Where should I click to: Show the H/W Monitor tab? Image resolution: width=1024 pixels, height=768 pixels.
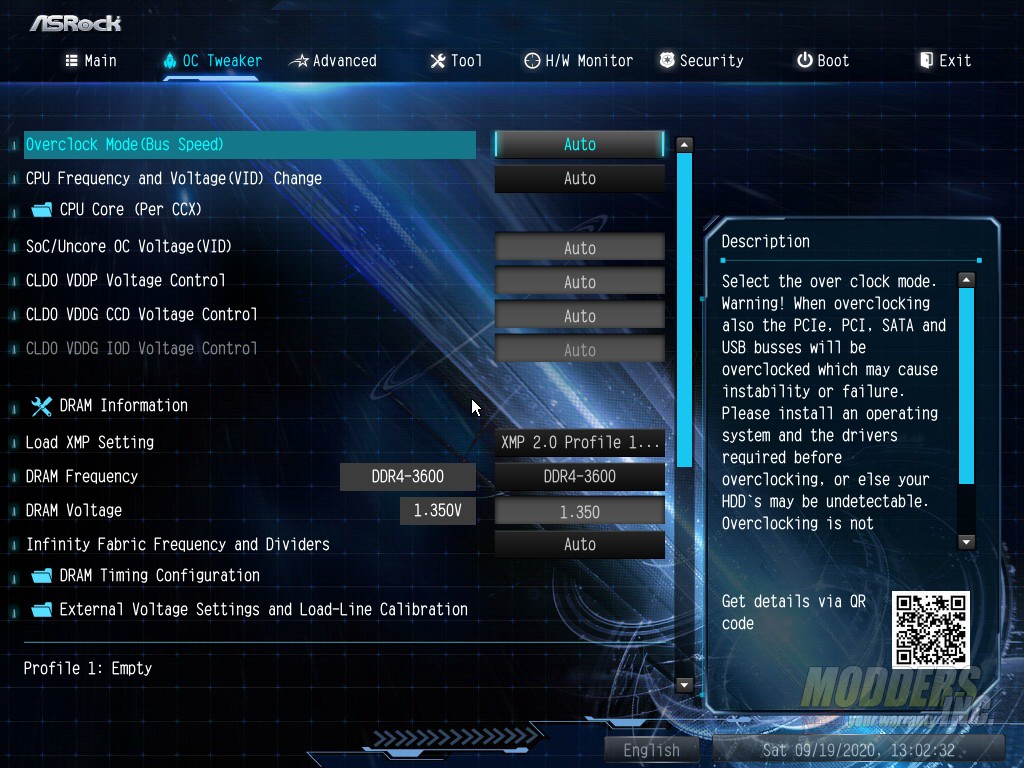pos(578,61)
